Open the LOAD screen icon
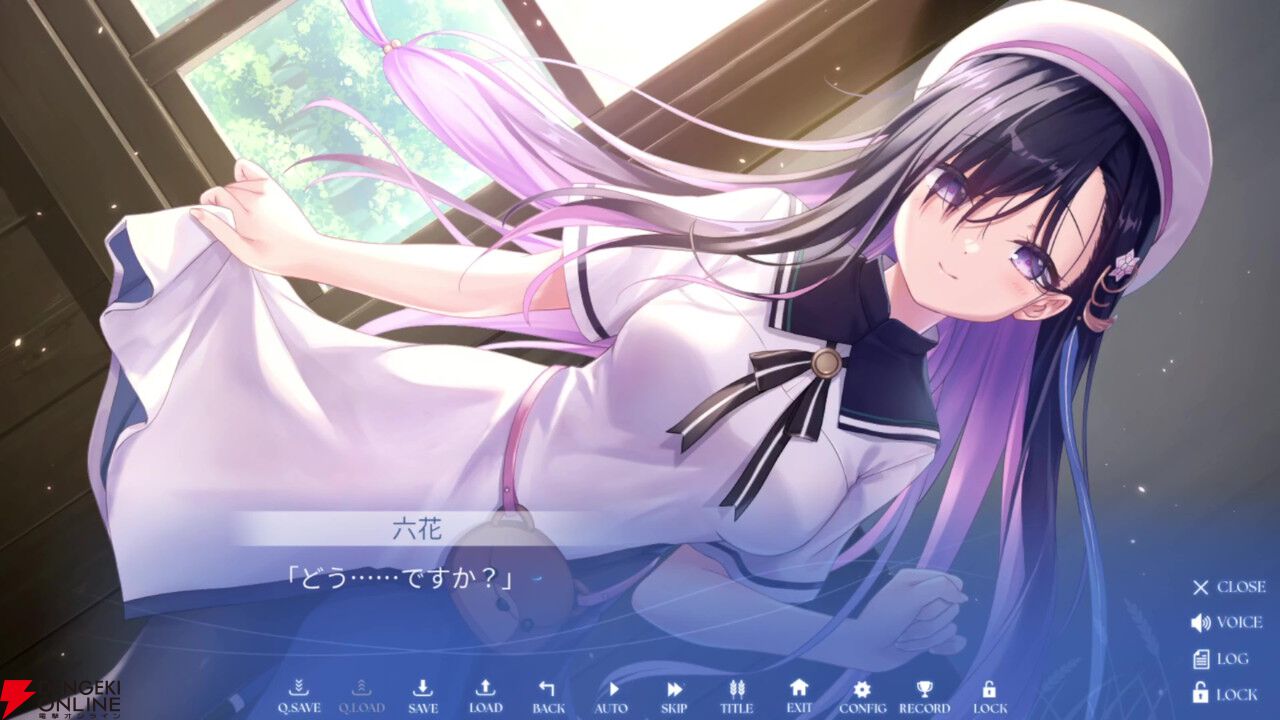Image resolution: width=1280 pixels, height=720 pixels. (x=485, y=690)
